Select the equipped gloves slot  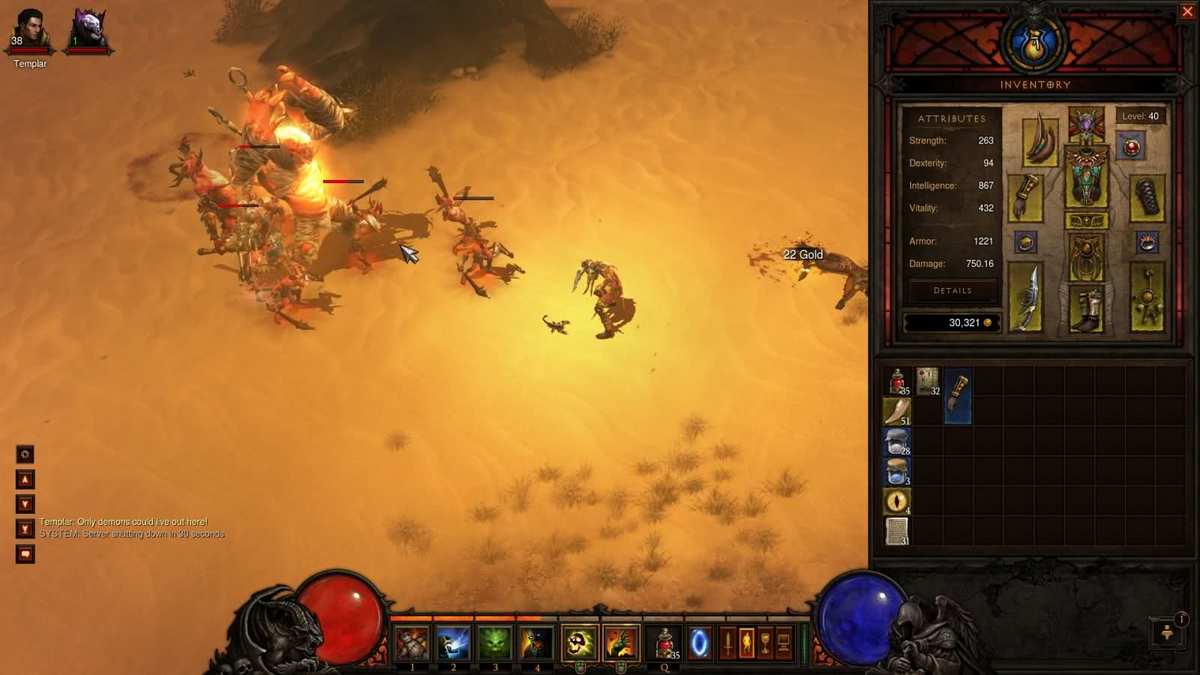pos(1025,197)
